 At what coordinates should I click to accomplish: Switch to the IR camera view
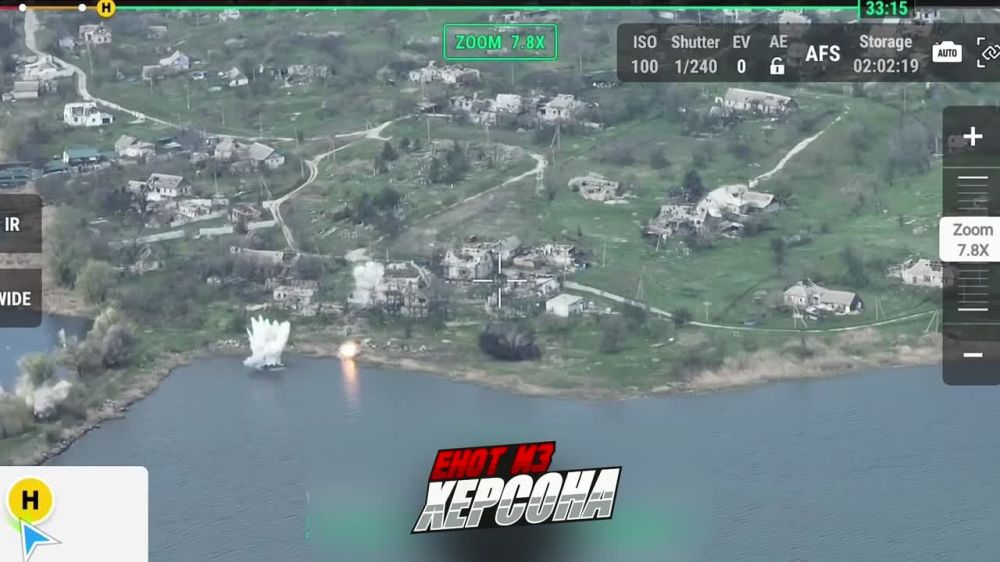[x=14, y=224]
